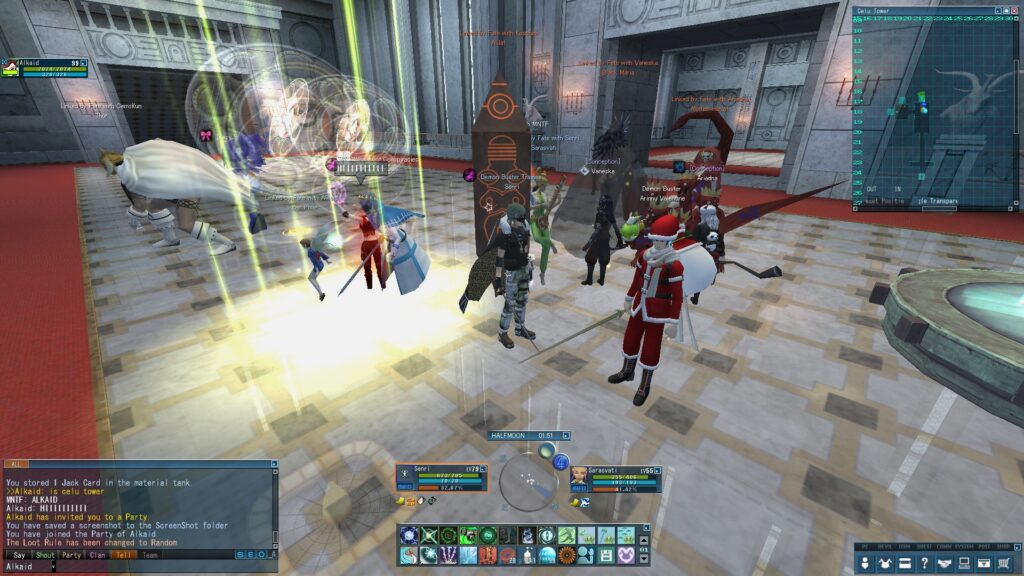Activate the orange sunflower skill icon
The height and width of the screenshot is (576, 1024).
coord(566,554)
